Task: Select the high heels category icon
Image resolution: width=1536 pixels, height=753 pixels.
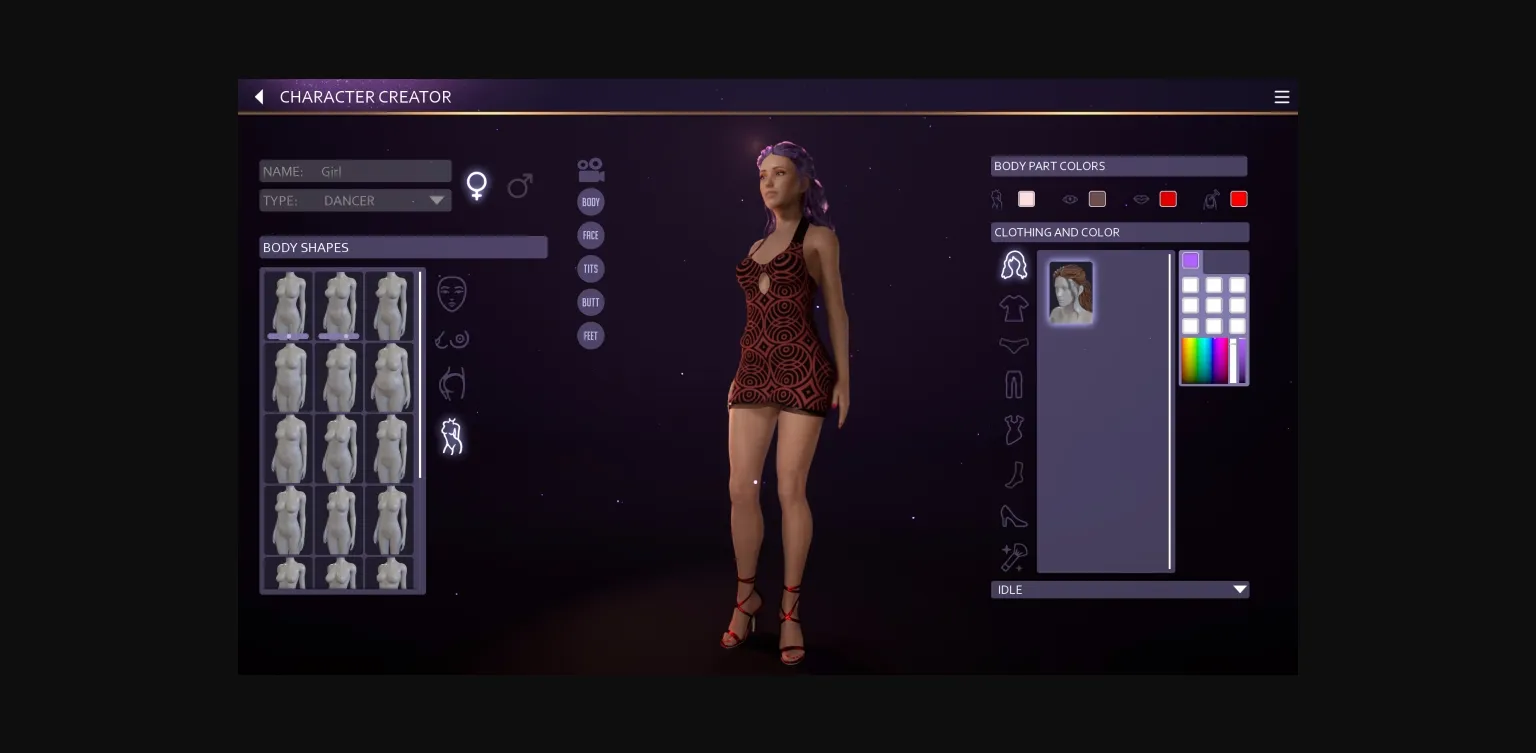Action: [1014, 516]
